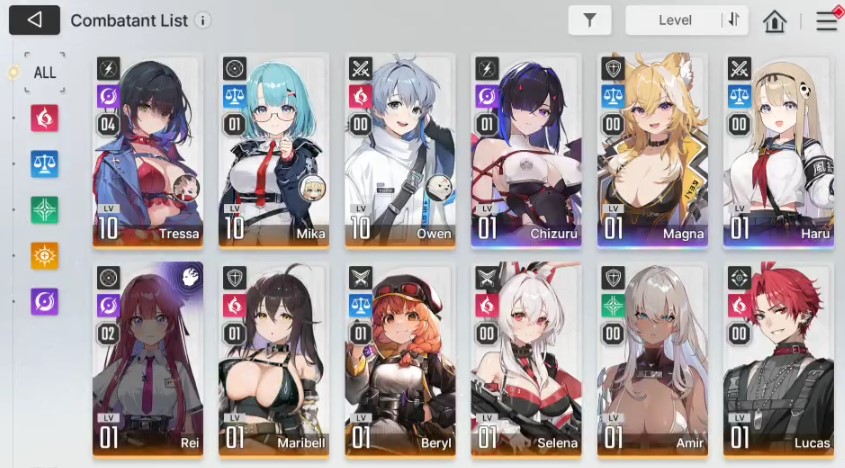Go back using the arrow button
The image size is (845, 468).
[35, 20]
